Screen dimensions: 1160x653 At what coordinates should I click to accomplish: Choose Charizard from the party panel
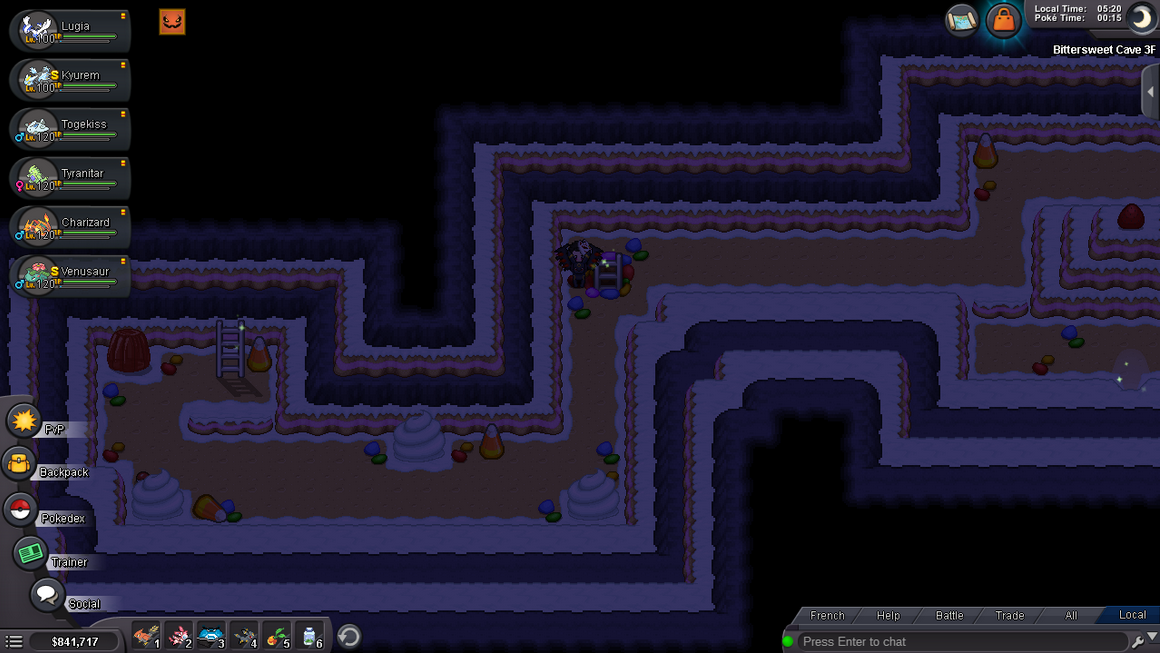(70, 226)
